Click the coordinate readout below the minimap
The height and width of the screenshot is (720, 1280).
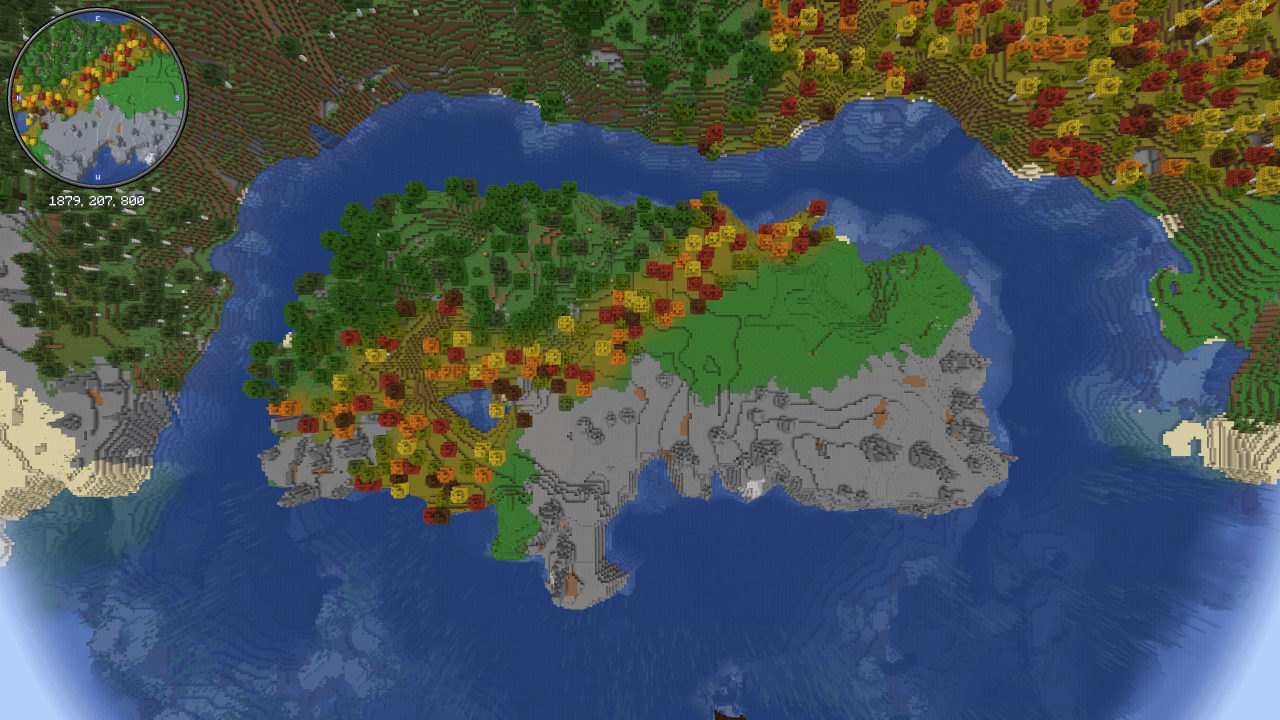coord(97,200)
